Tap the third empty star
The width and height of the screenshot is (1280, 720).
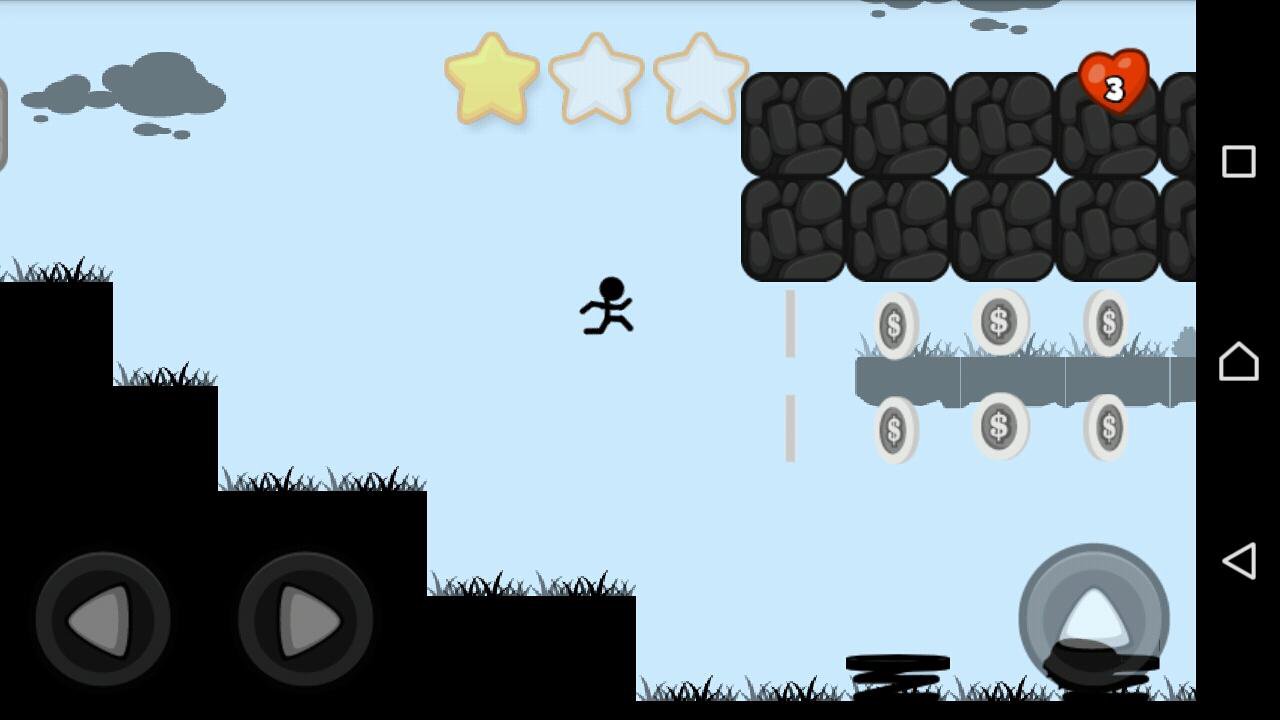[699, 80]
